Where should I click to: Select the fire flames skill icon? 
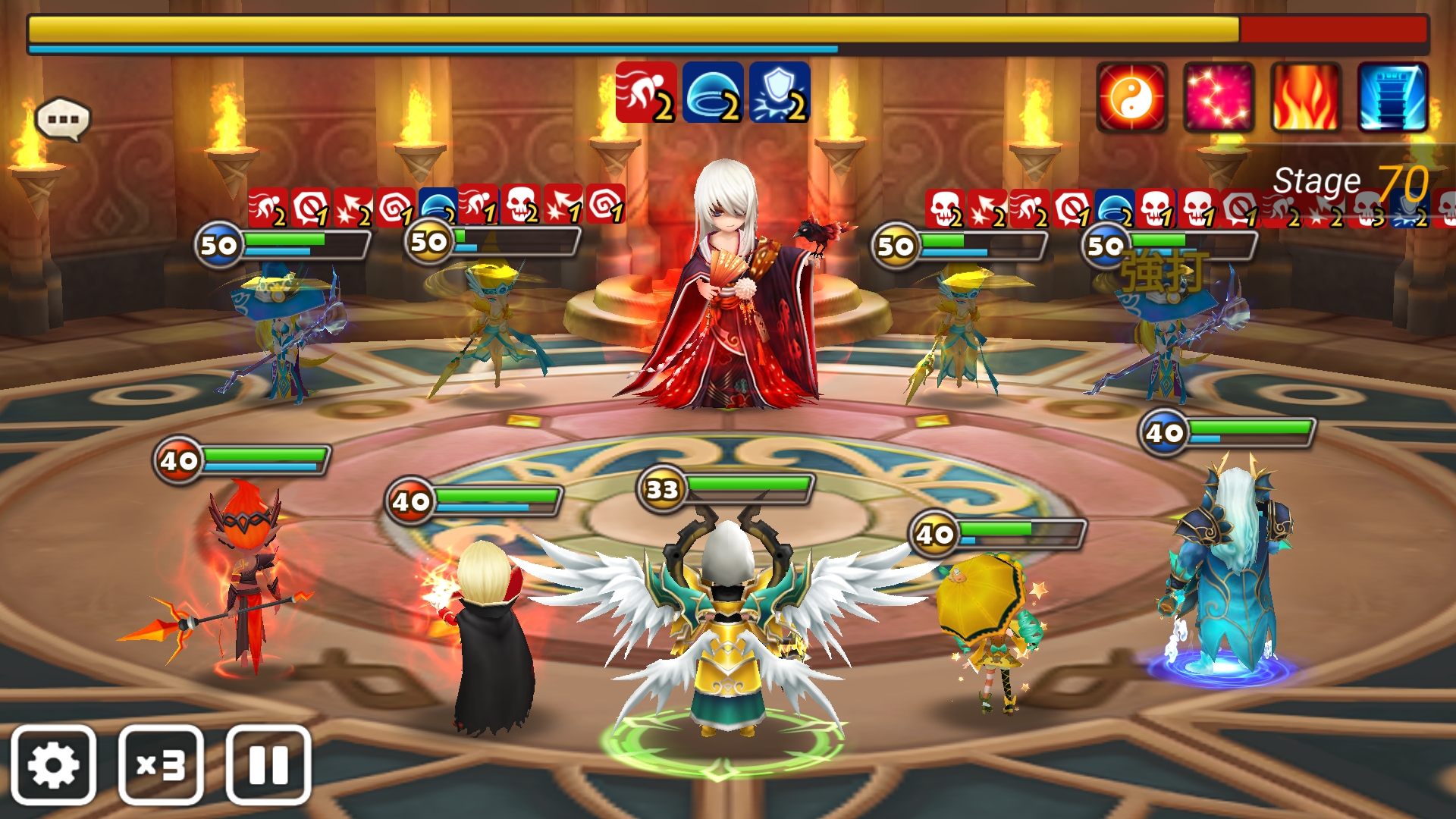pos(1306,98)
